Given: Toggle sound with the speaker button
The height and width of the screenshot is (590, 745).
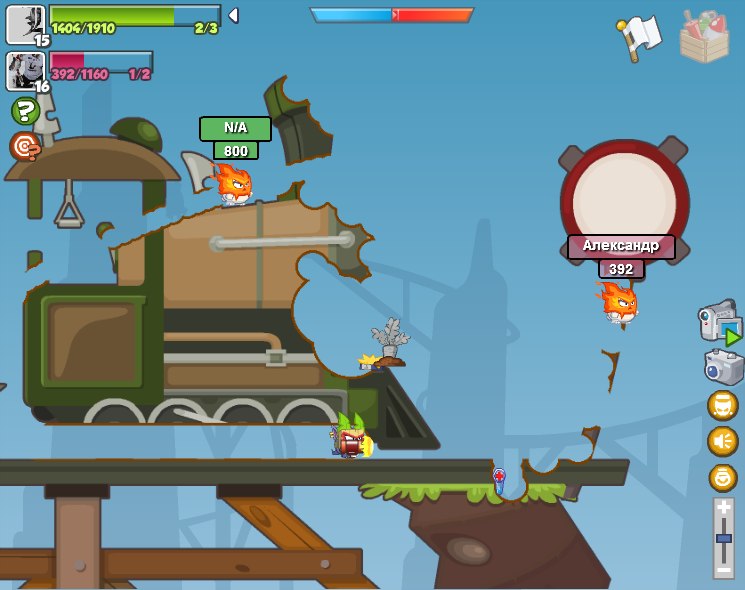Looking at the screenshot, I should pyautogui.click(x=722, y=441).
